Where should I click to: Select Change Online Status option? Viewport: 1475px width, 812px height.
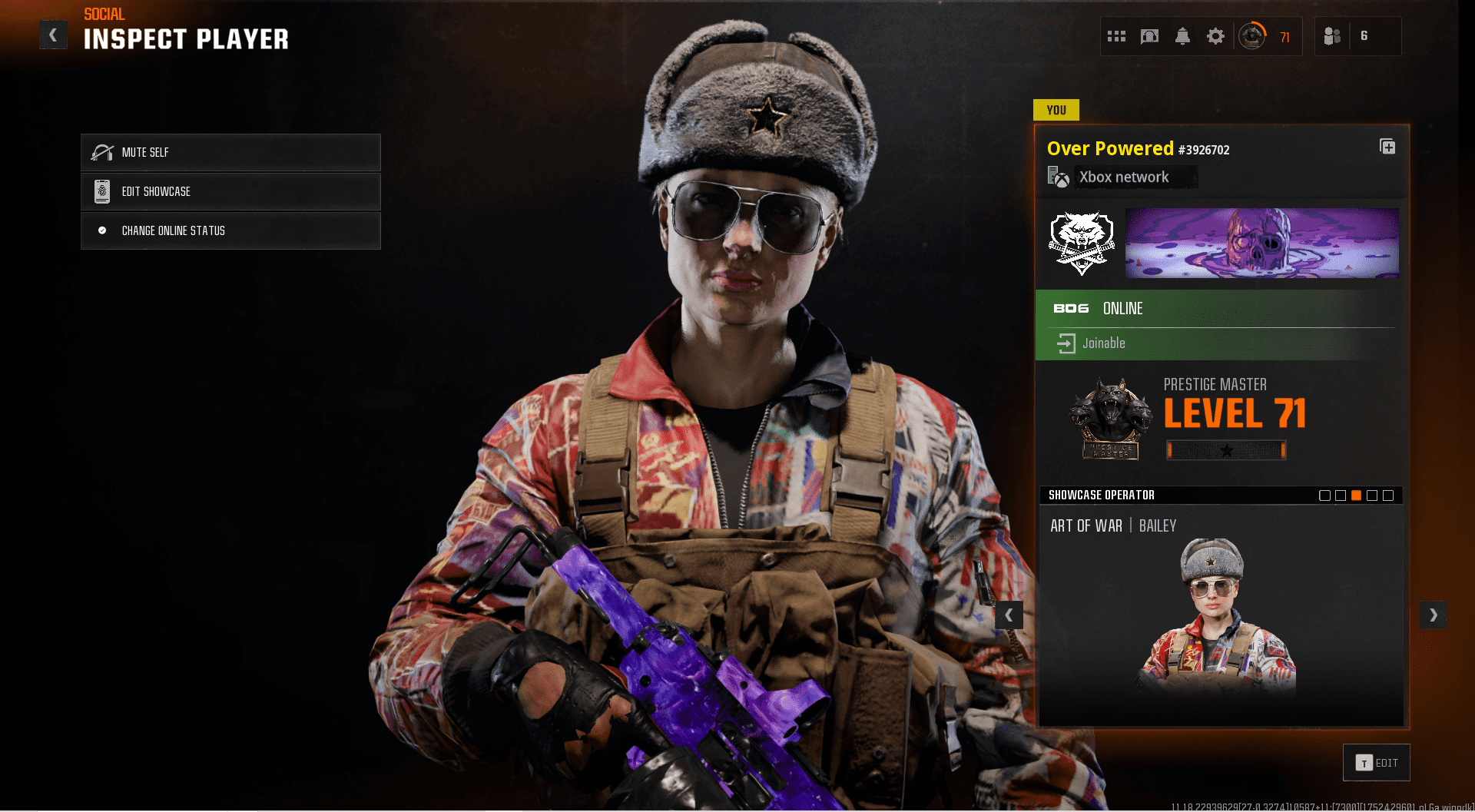(230, 230)
